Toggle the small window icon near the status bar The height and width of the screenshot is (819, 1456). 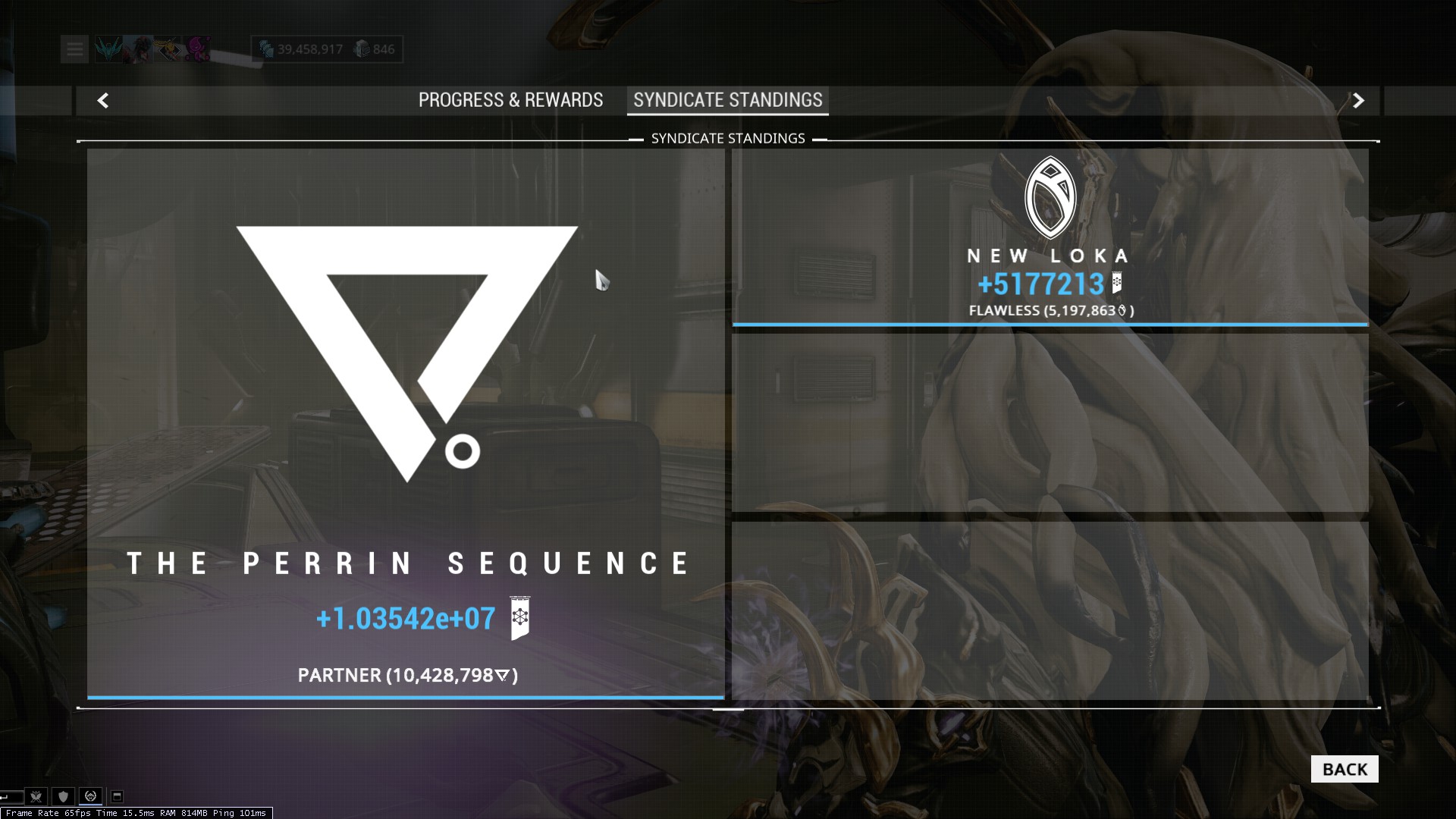(x=116, y=796)
